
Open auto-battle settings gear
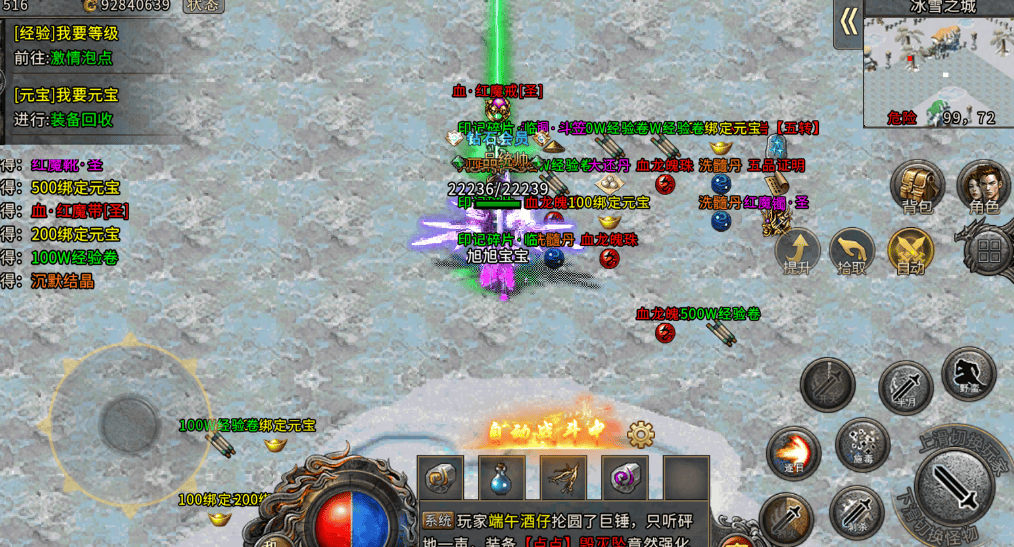640,433
